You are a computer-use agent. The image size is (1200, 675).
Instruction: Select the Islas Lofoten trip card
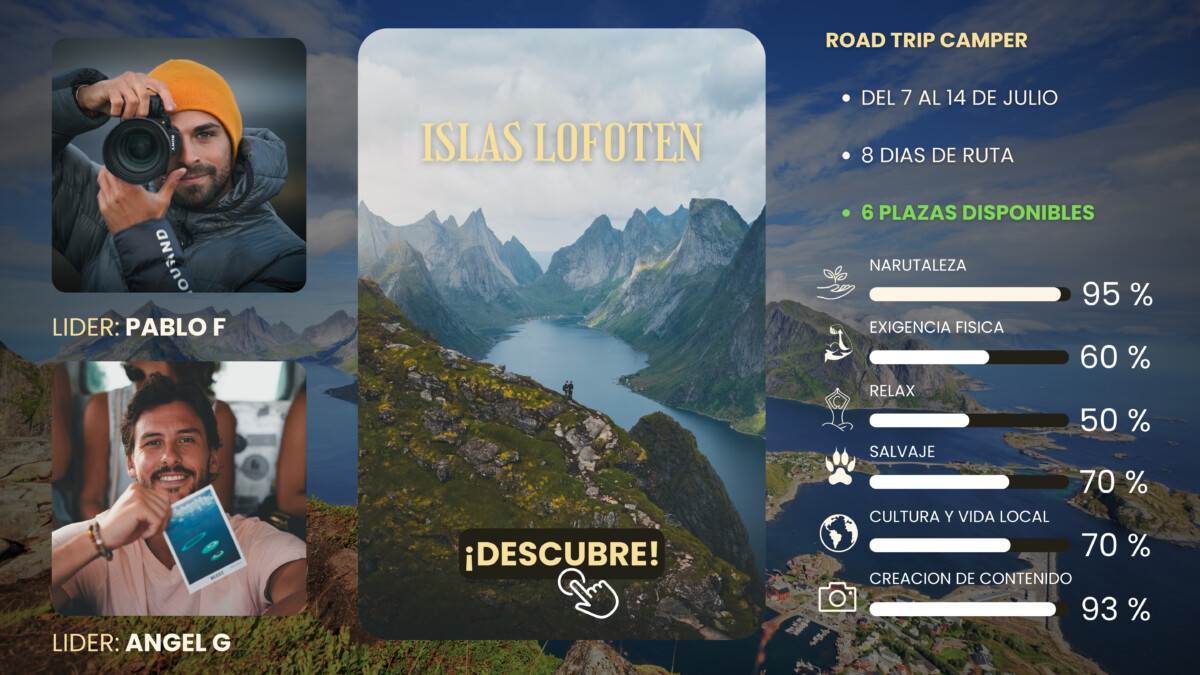click(x=561, y=300)
